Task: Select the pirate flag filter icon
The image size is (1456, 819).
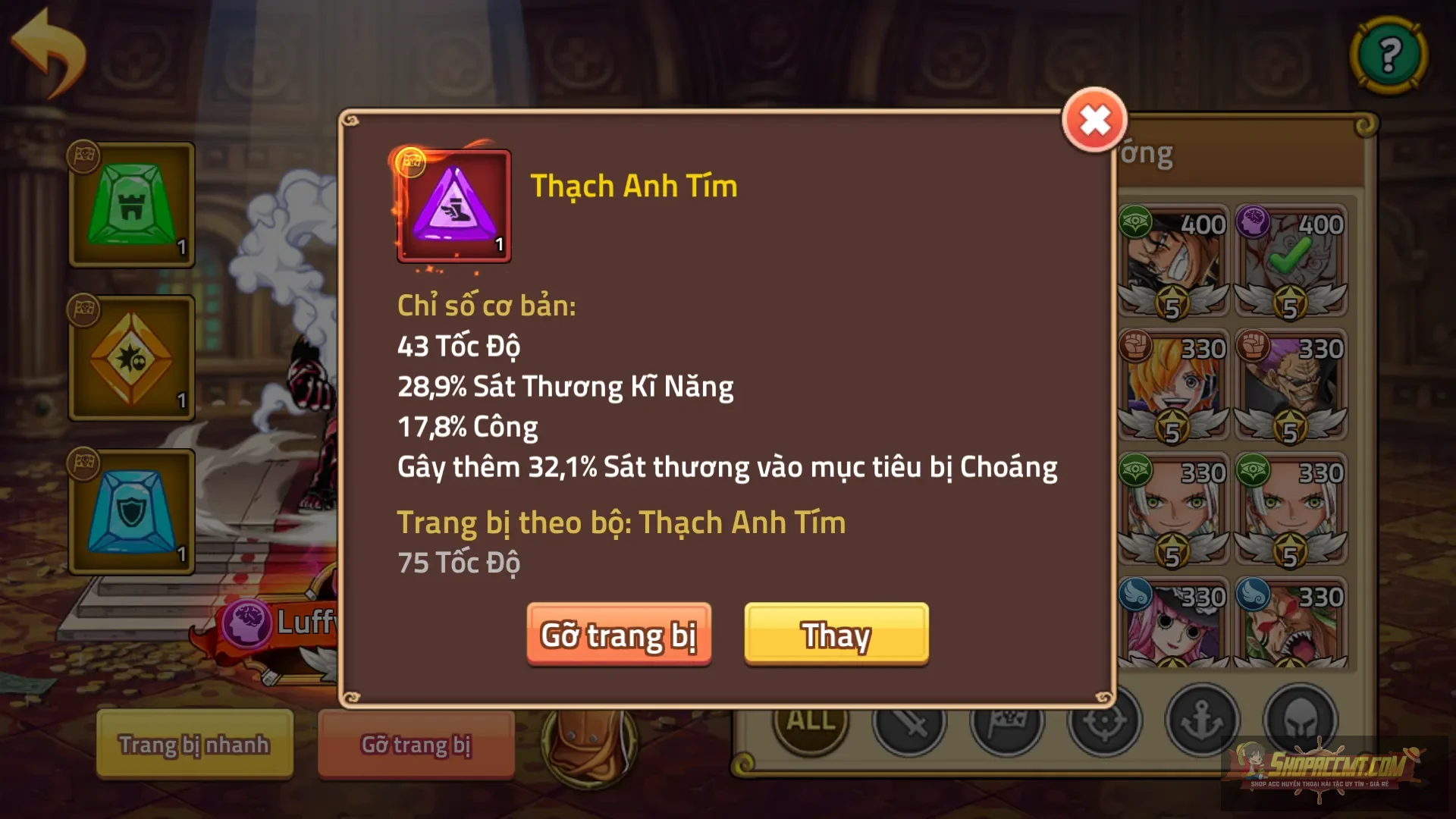Action: (1009, 723)
